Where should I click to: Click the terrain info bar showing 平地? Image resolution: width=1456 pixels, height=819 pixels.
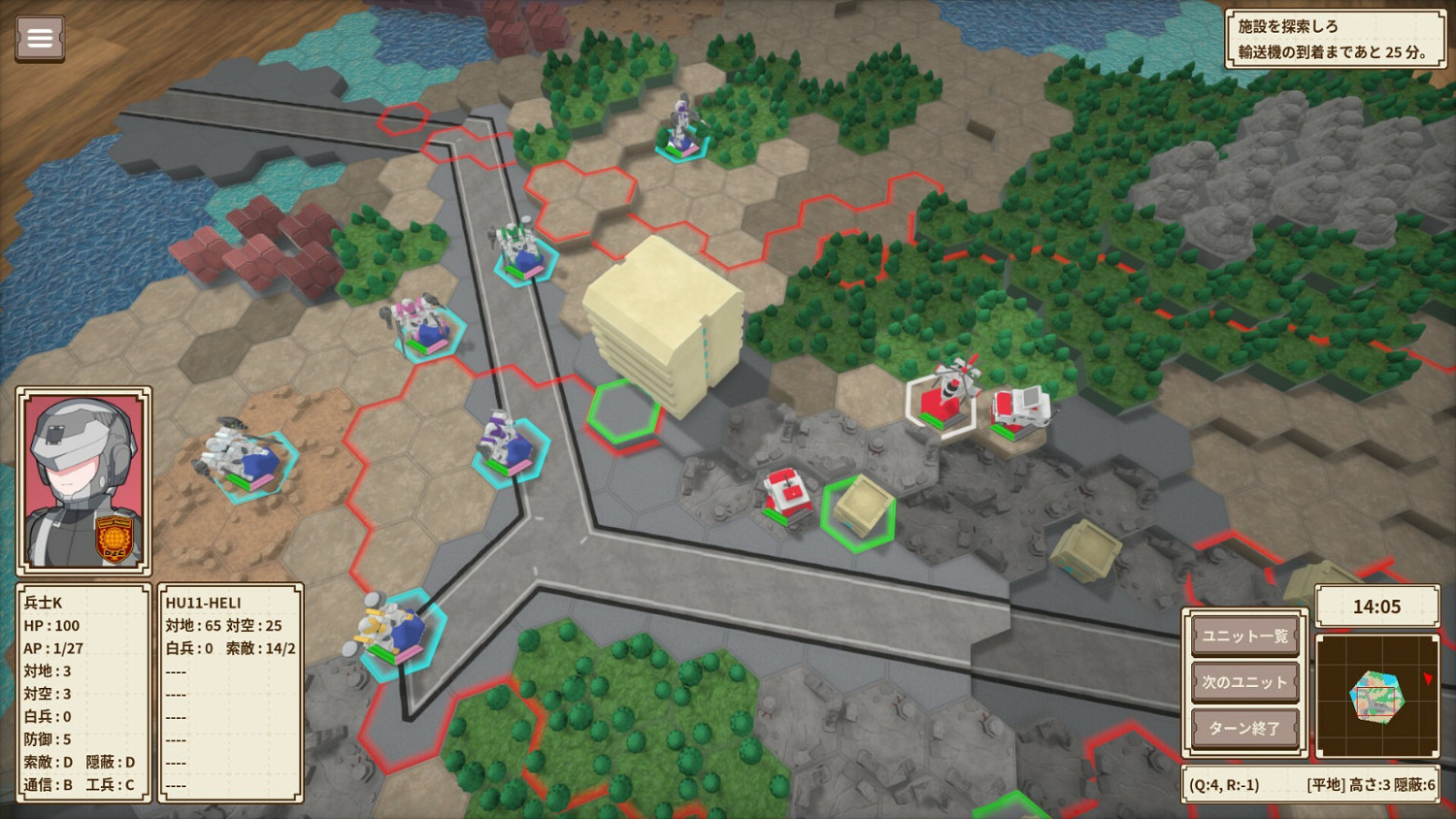[x=1310, y=782]
